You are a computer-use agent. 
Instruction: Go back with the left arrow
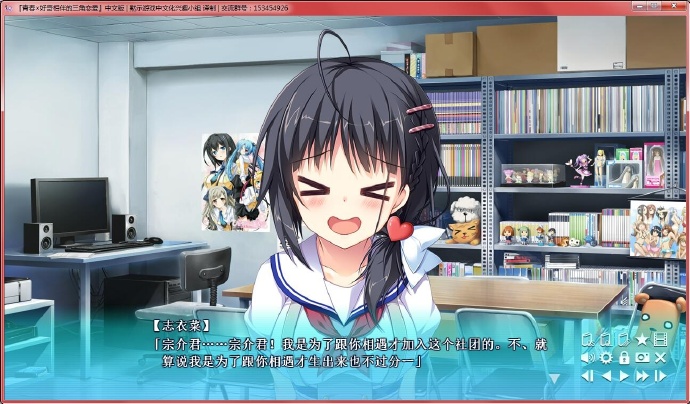click(606, 376)
